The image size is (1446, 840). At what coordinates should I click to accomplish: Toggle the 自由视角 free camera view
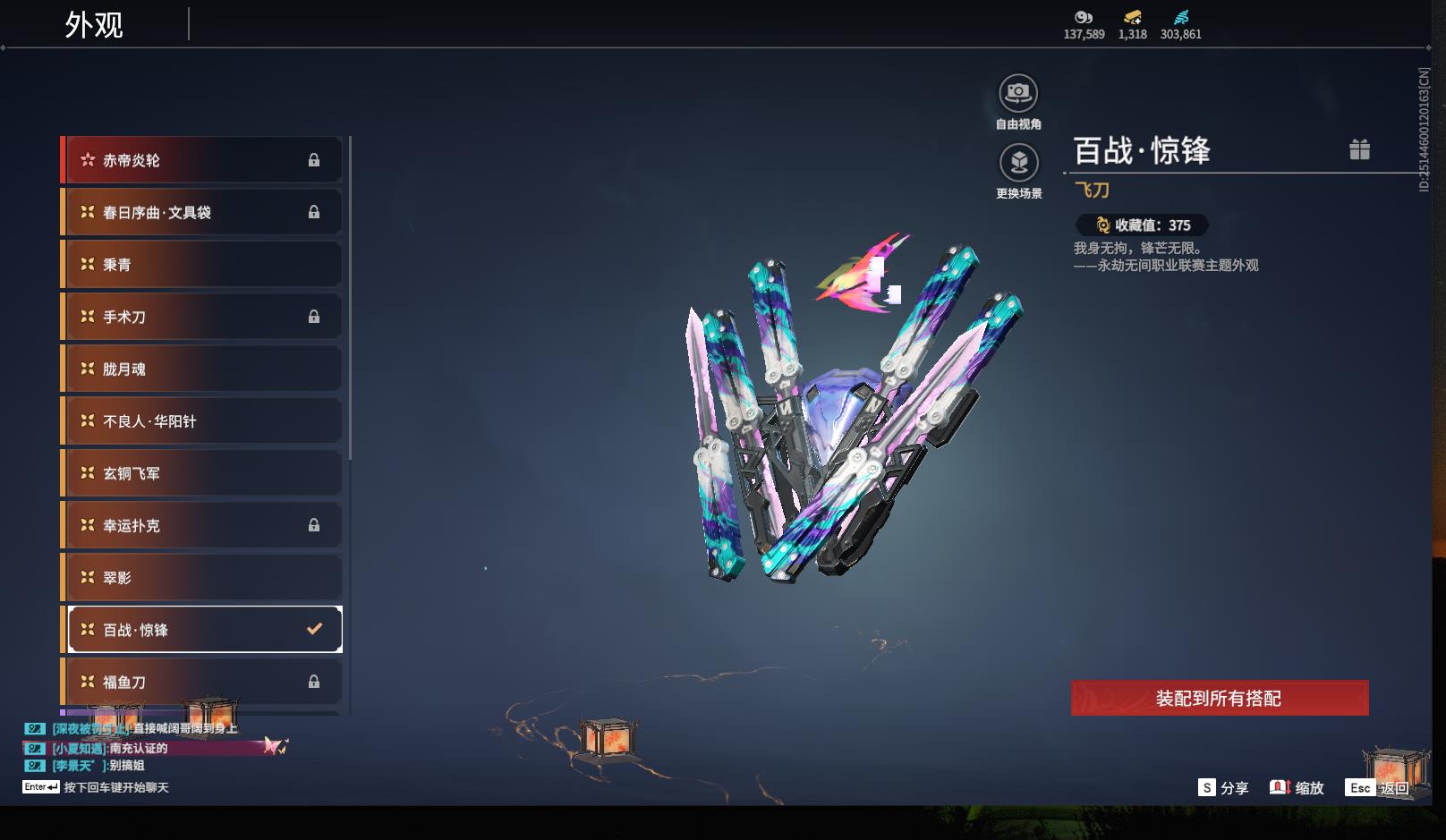tap(1018, 94)
